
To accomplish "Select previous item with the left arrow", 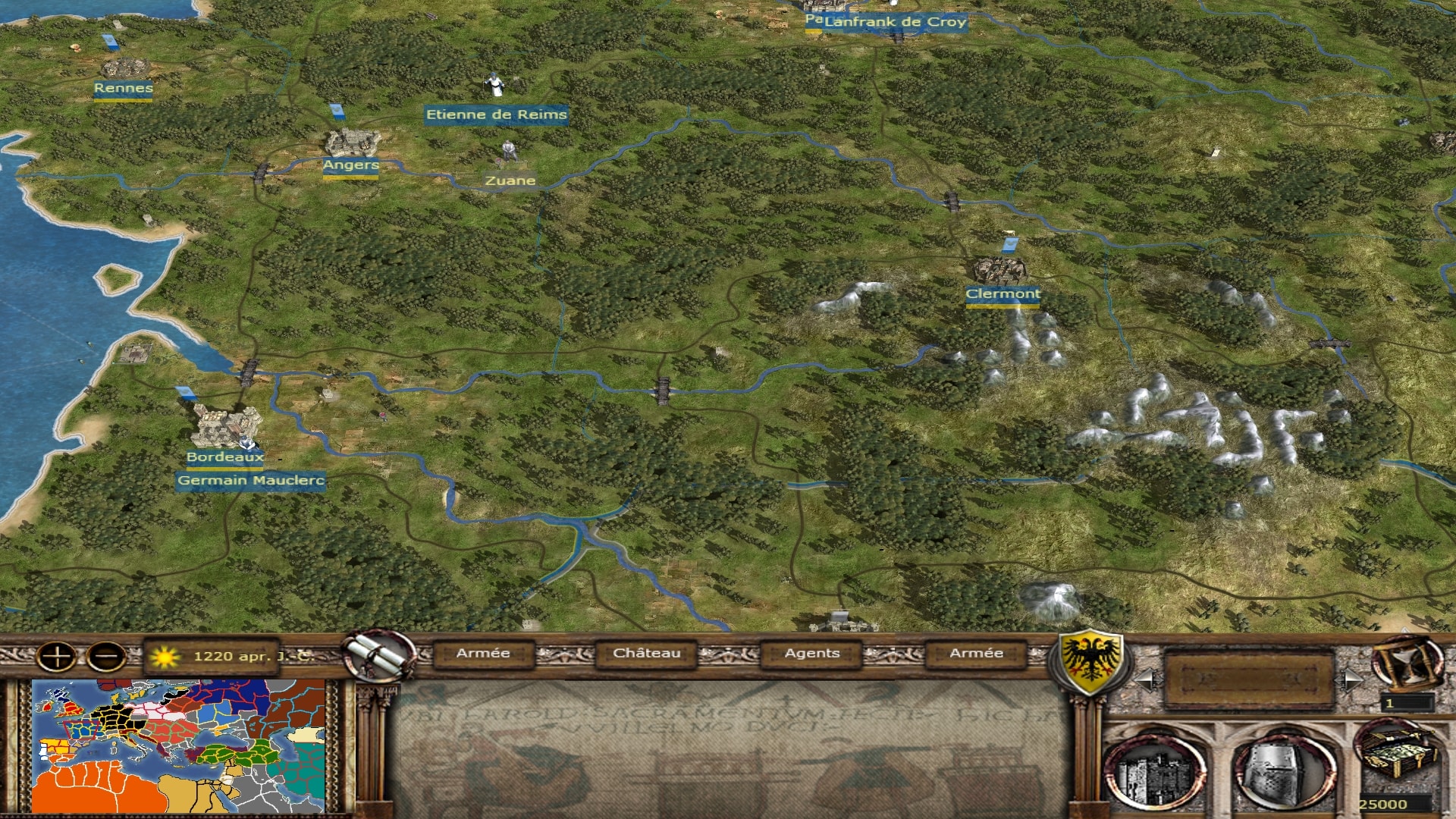I will (x=1146, y=679).
